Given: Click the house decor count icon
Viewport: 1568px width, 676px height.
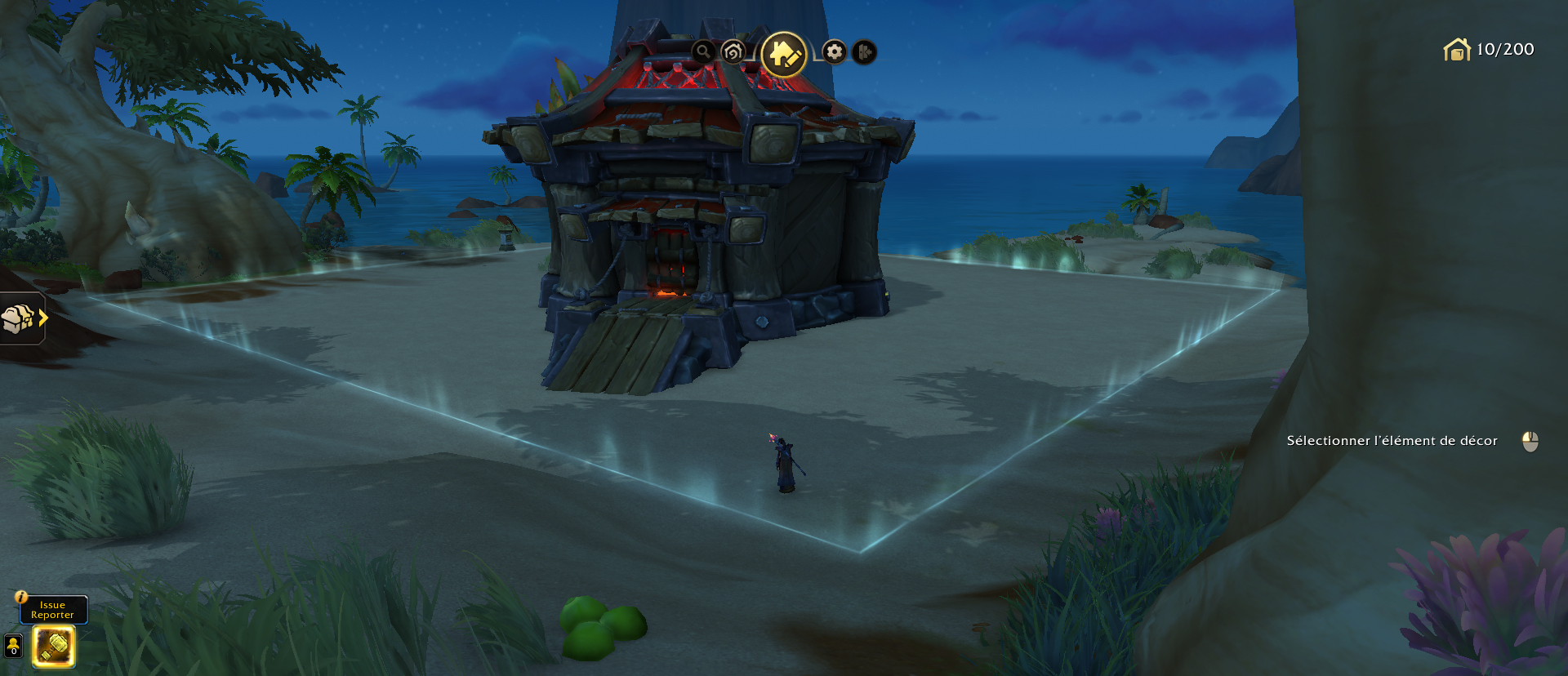Looking at the screenshot, I should click(1457, 50).
